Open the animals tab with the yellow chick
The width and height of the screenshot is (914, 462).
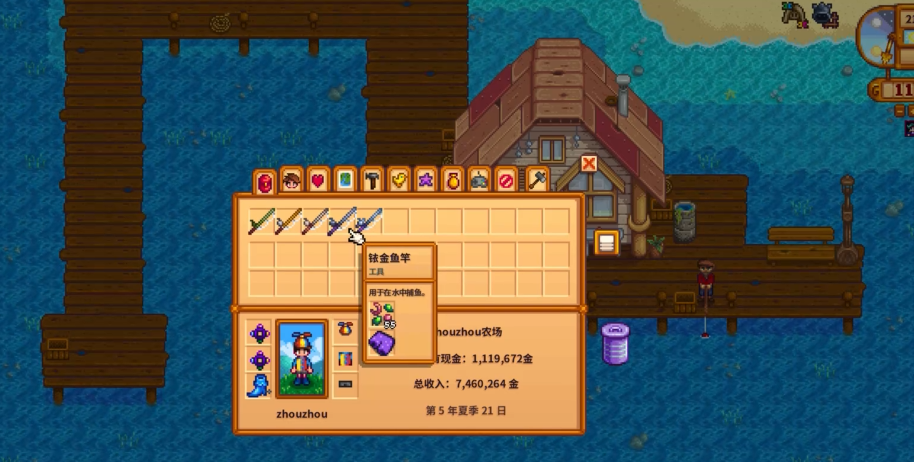[x=399, y=181]
